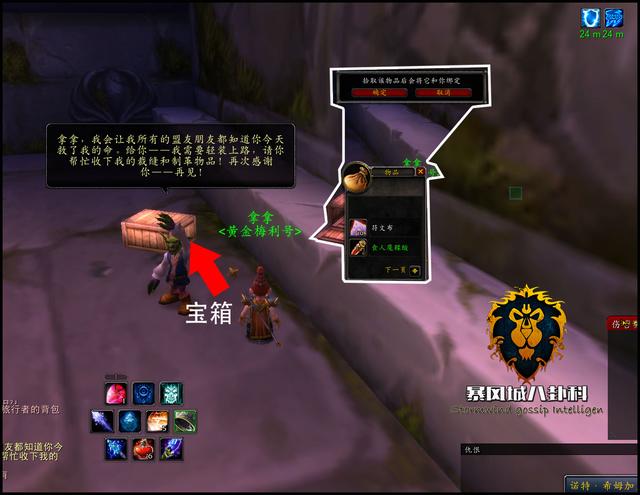The height and width of the screenshot is (495, 640).
Task: Select the blue swirl buff icon
Action: click(x=614, y=17)
